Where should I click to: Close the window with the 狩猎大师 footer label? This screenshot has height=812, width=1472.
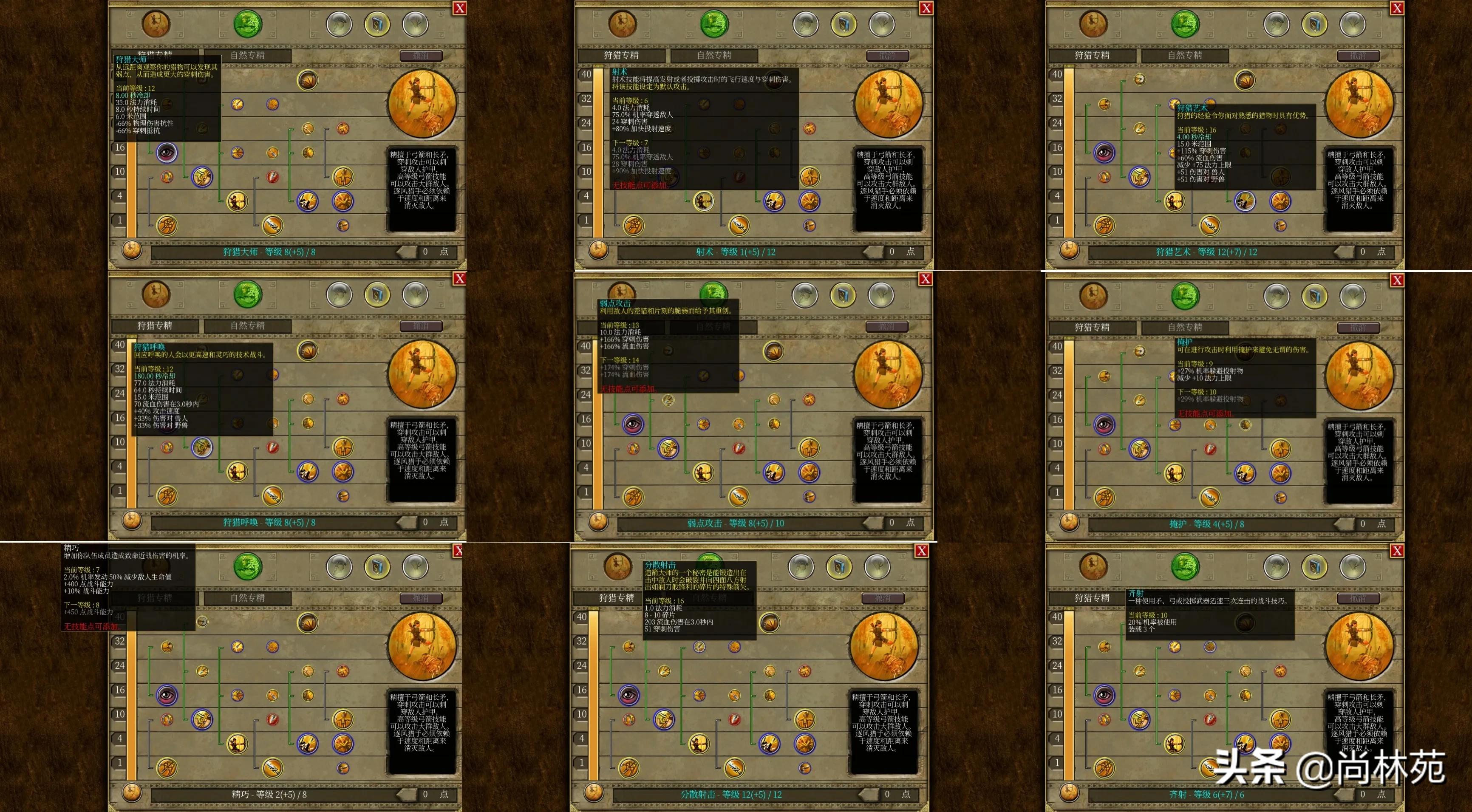459,8
